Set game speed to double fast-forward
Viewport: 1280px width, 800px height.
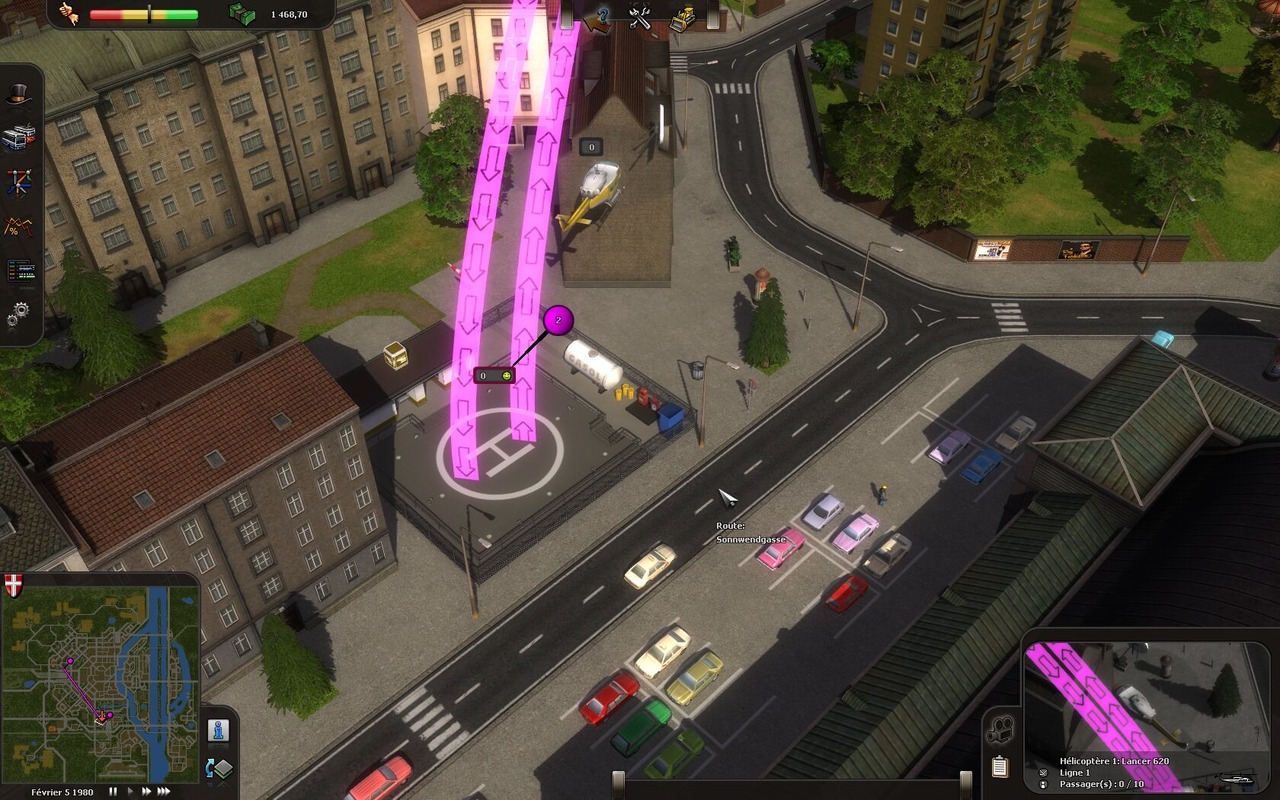146,791
